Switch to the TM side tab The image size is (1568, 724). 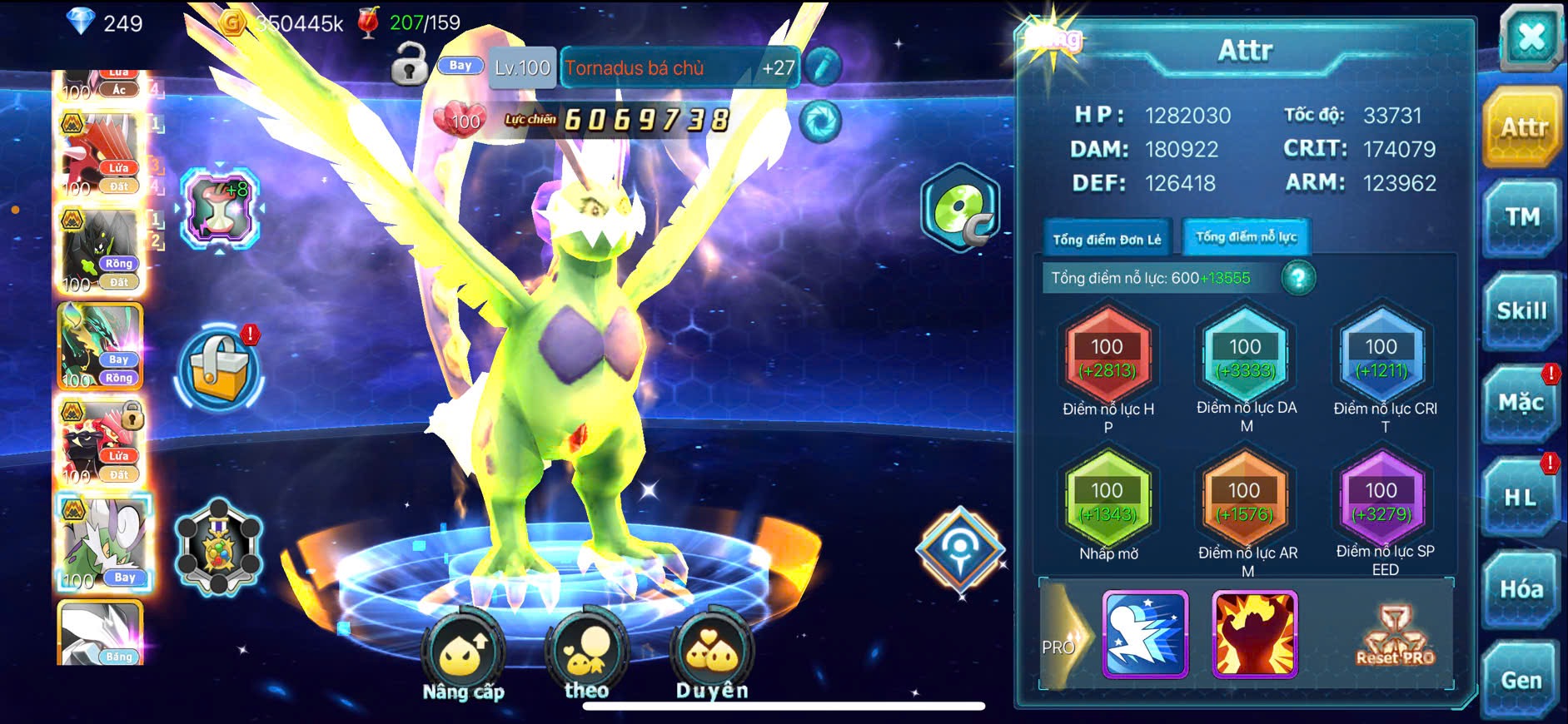pyautogui.click(x=1521, y=218)
